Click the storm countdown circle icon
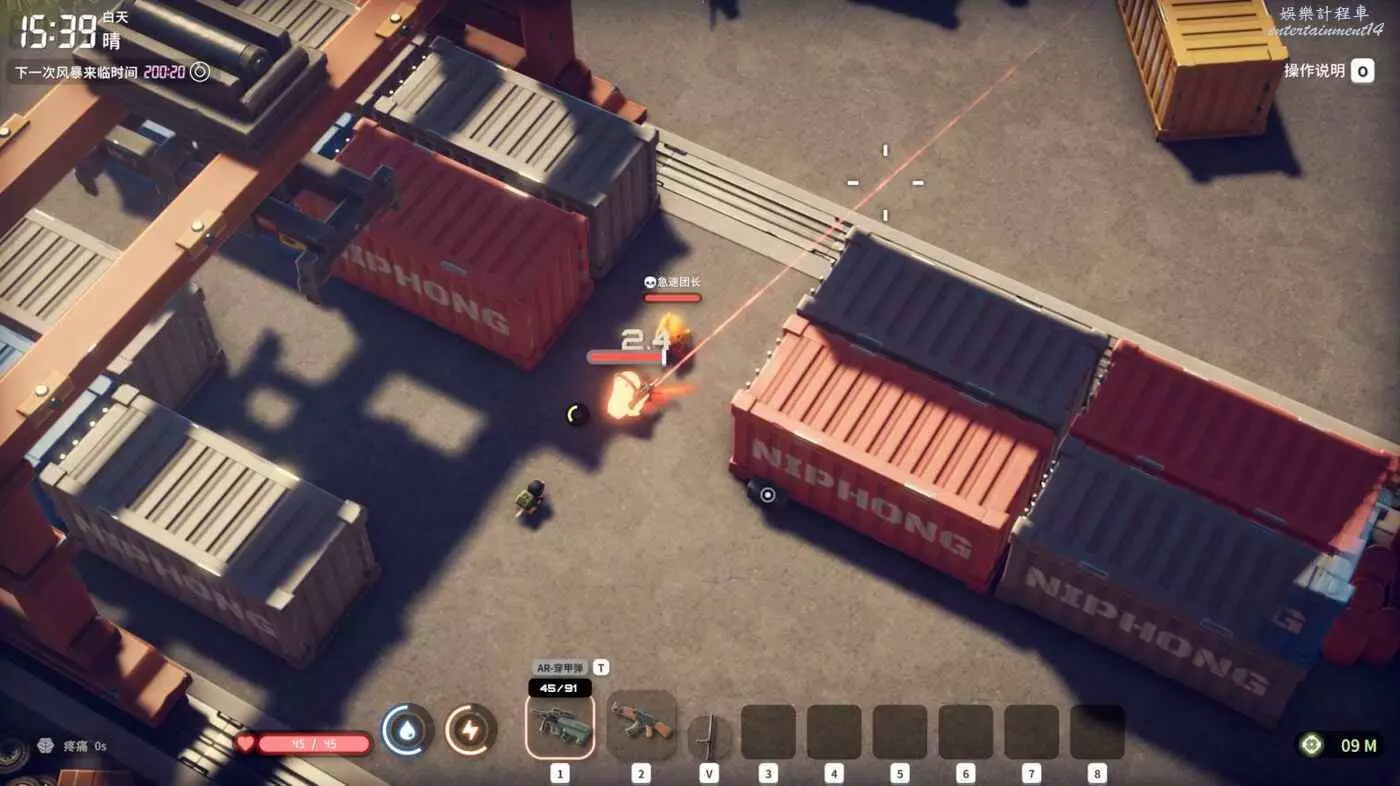 [200, 72]
